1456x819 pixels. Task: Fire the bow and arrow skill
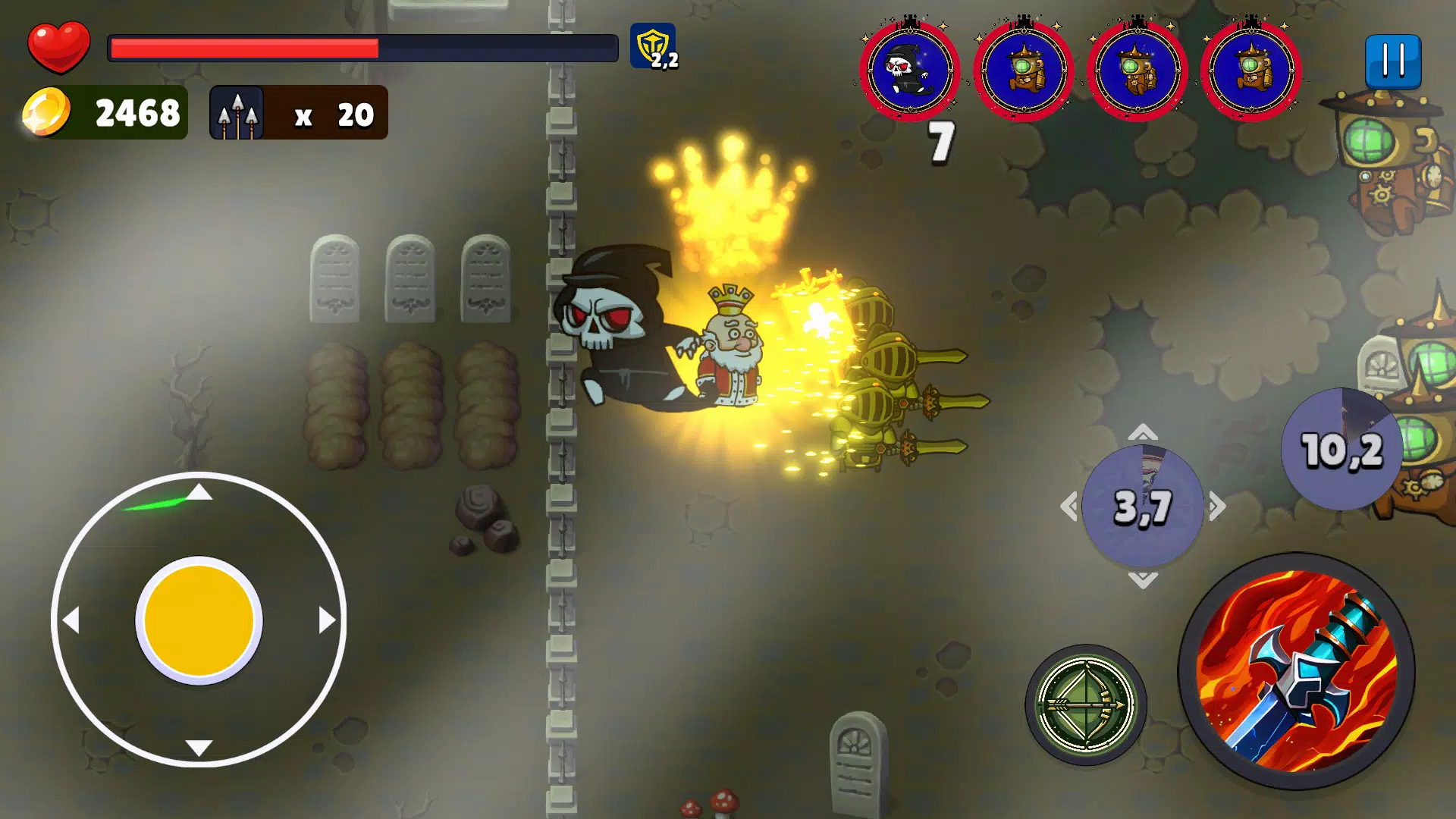pos(1085,704)
